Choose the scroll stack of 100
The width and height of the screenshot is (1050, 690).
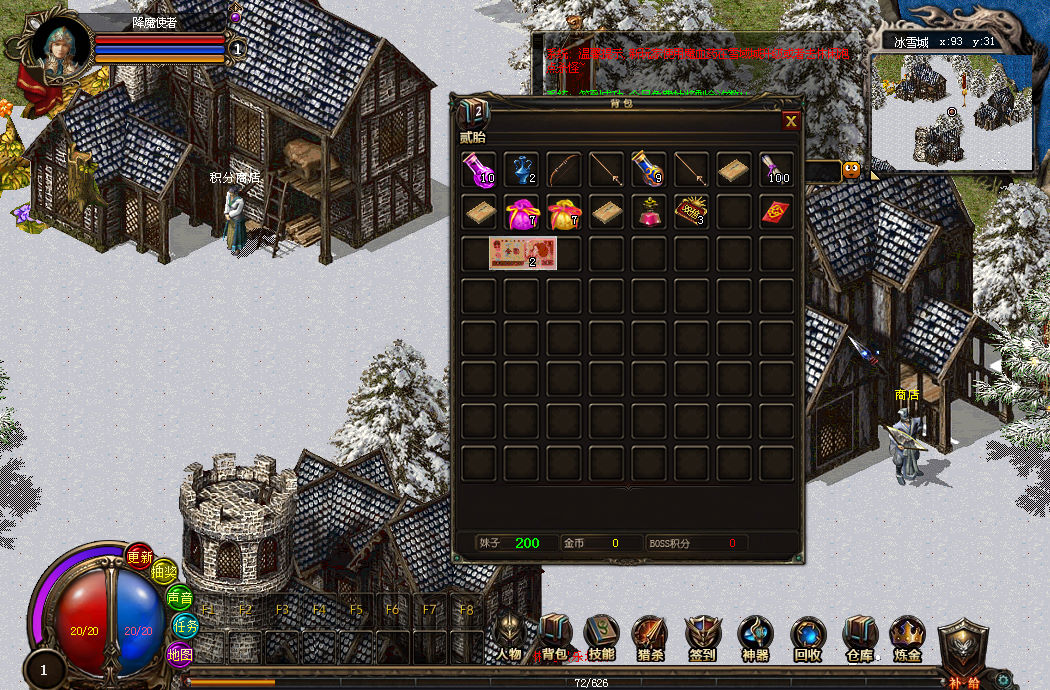click(x=775, y=169)
